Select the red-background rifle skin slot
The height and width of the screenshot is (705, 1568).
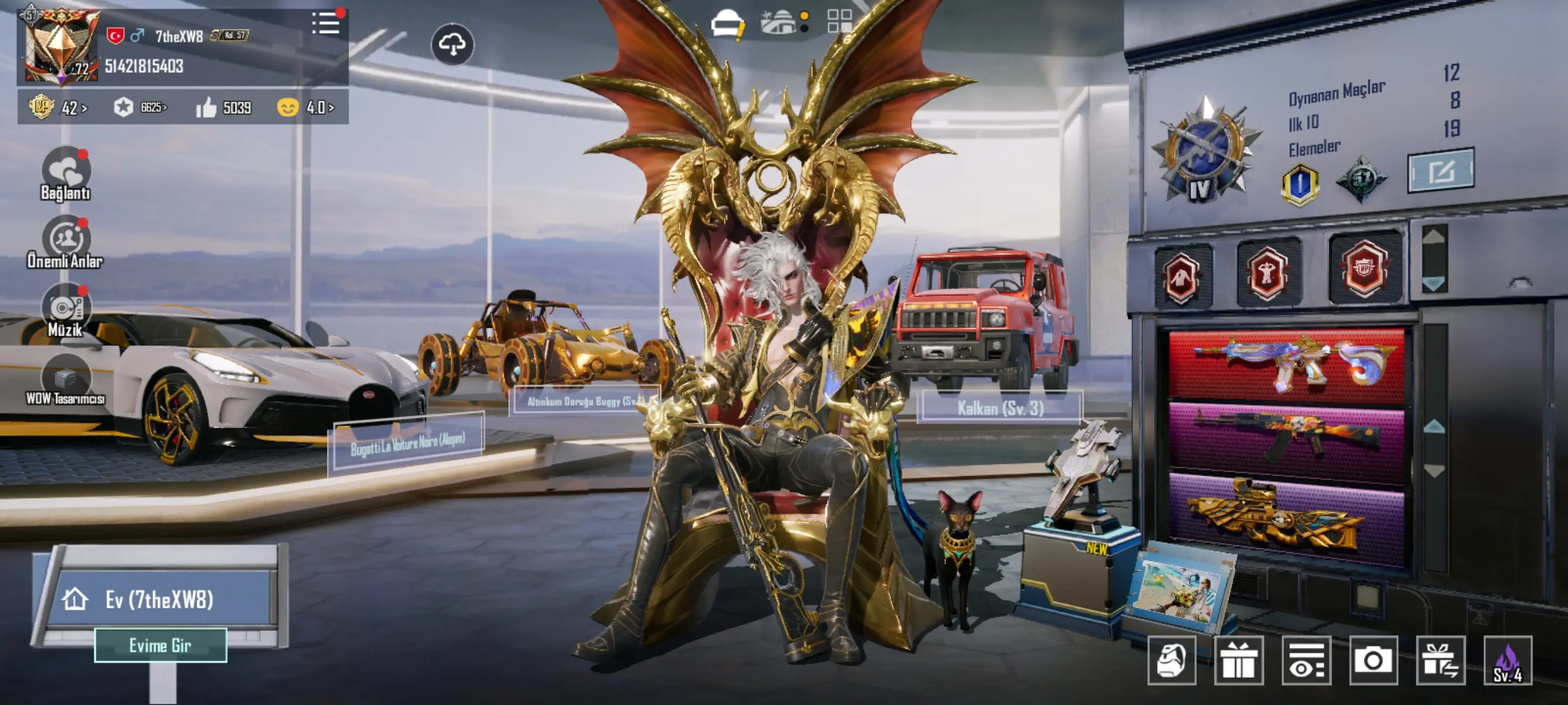(1286, 367)
